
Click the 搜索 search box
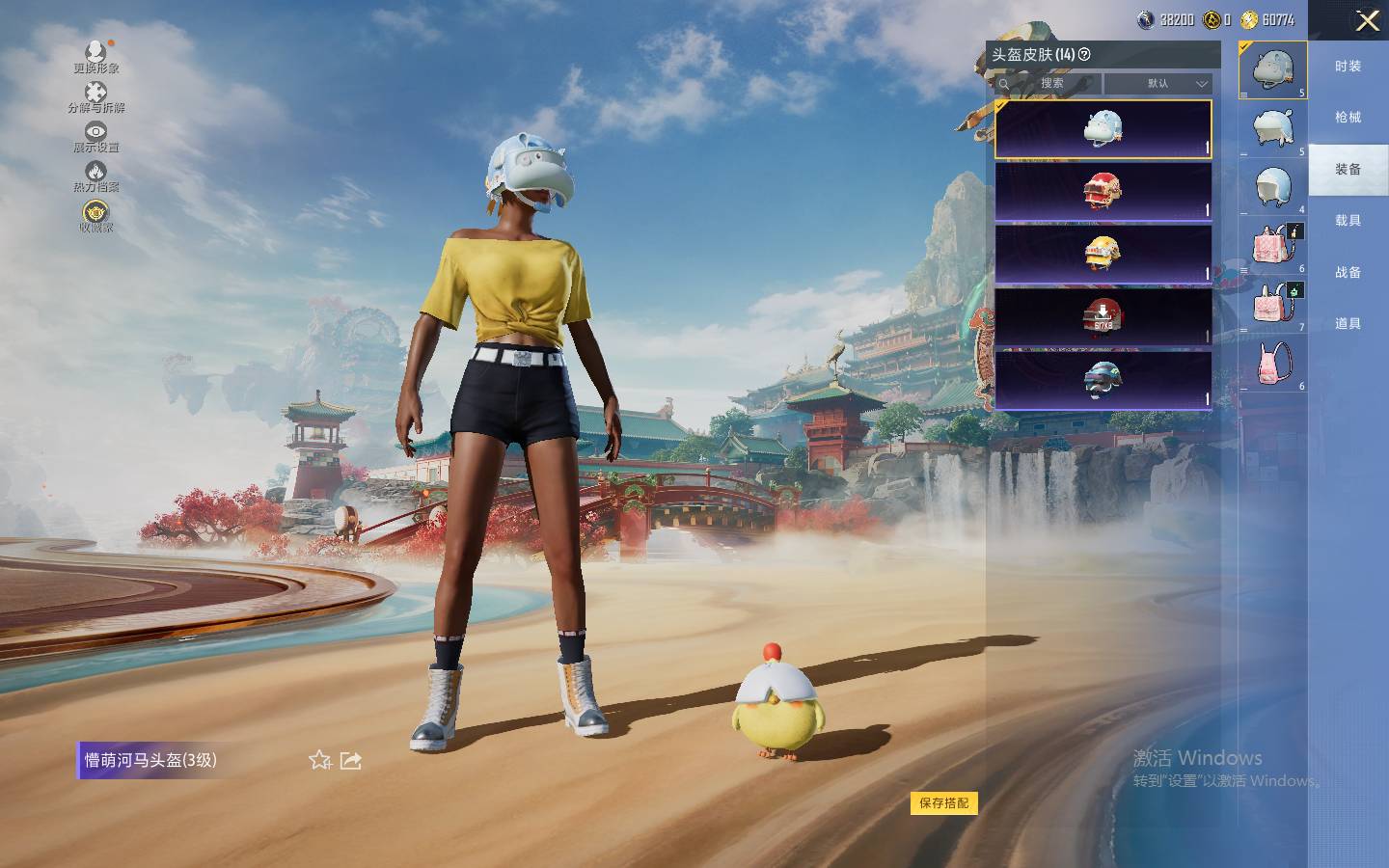point(1051,84)
